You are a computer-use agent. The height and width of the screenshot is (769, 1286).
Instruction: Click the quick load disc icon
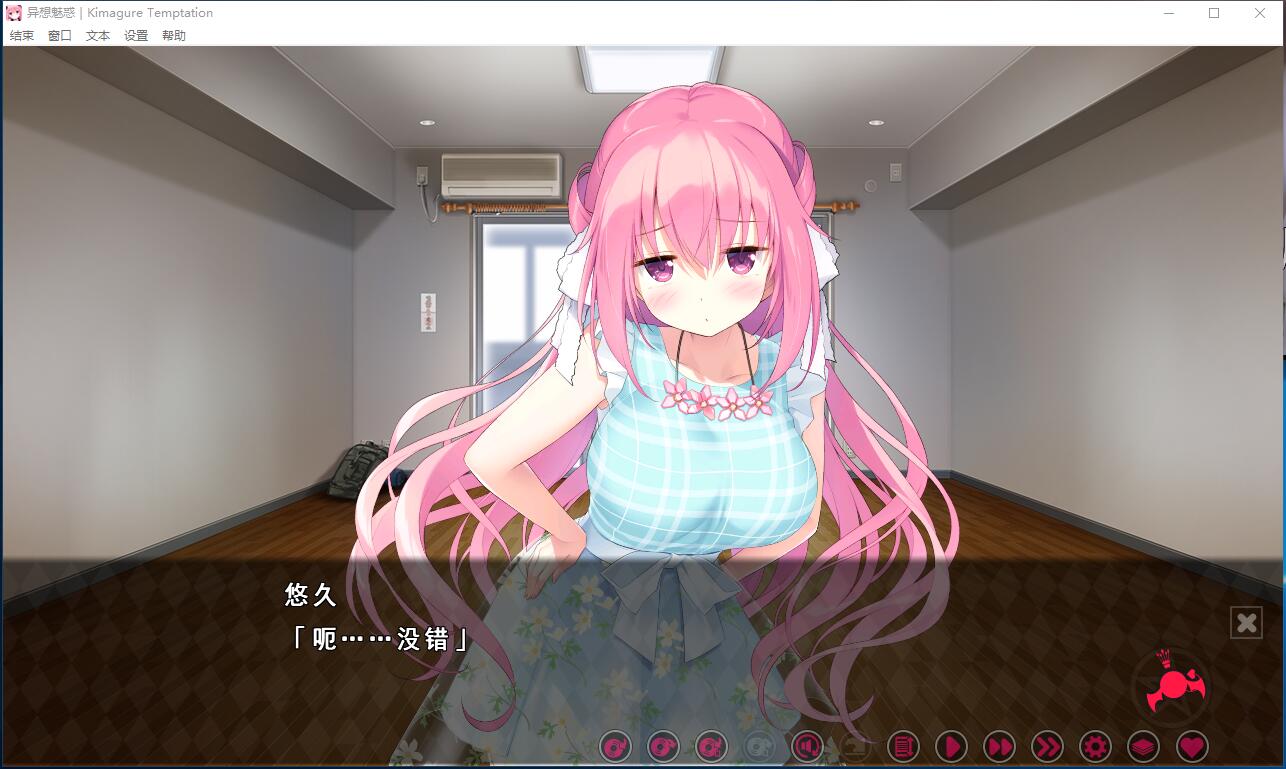[662, 746]
